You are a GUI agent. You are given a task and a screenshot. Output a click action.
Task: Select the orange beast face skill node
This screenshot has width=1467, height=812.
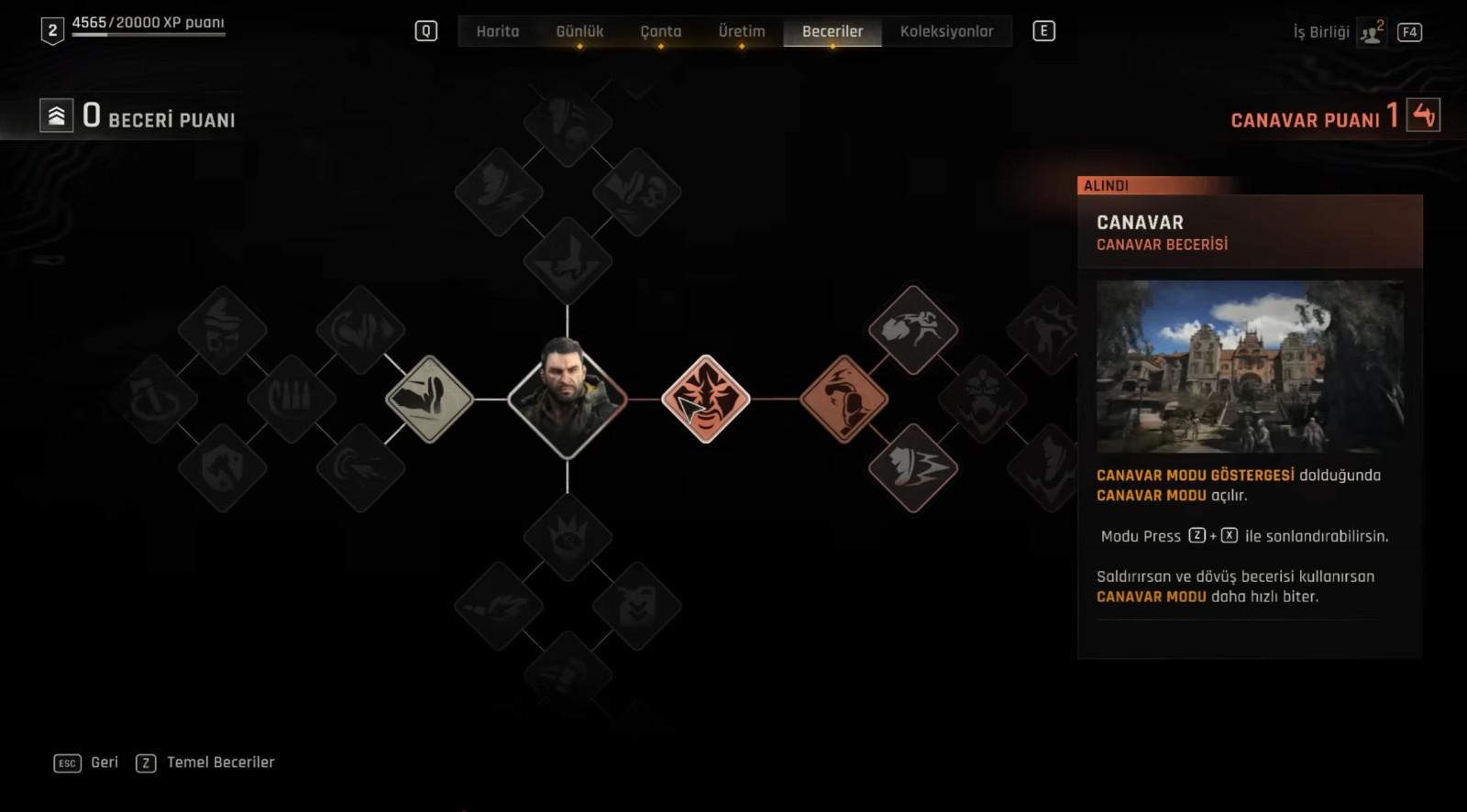706,399
